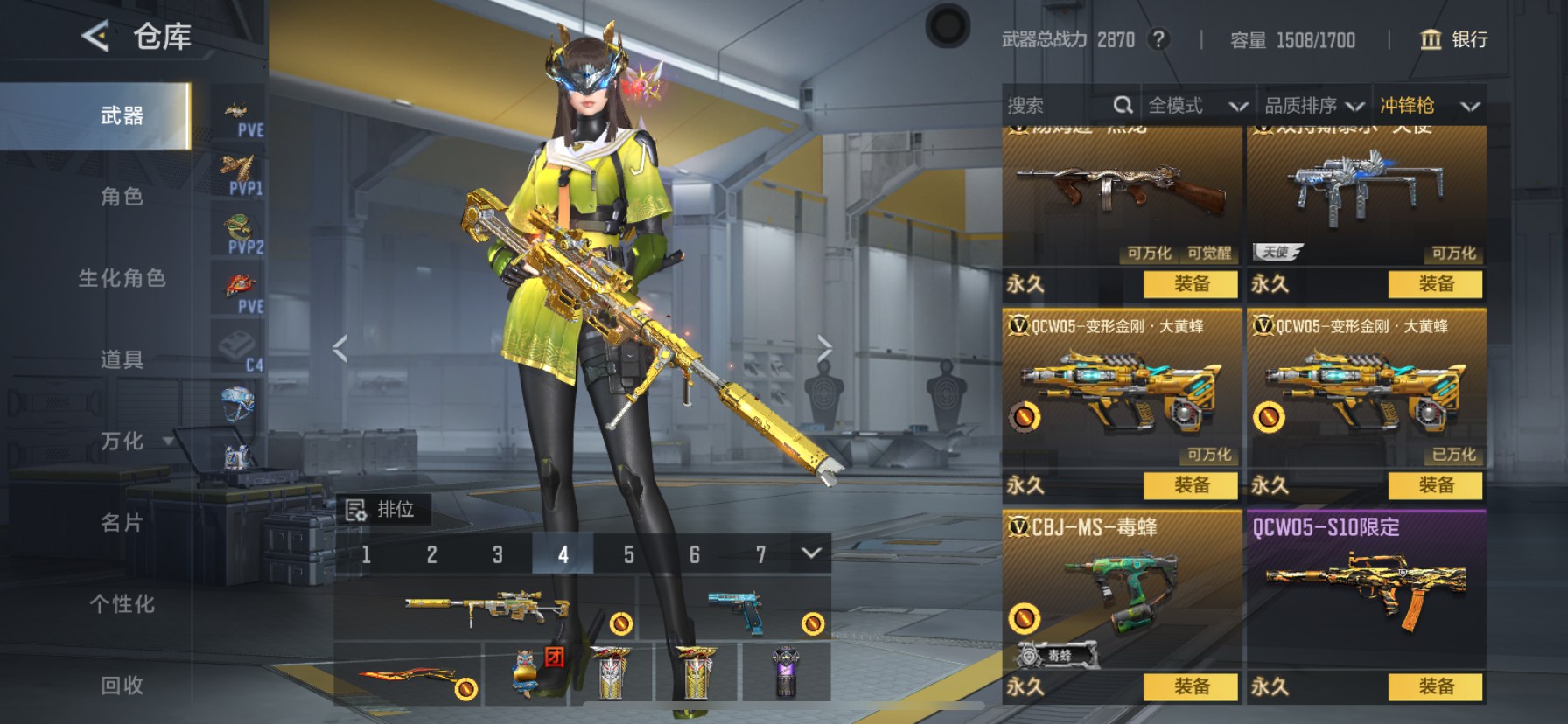Open the 排位 ranked loadout button
Viewport: 1568px width, 724px height.
pyautogui.click(x=382, y=509)
